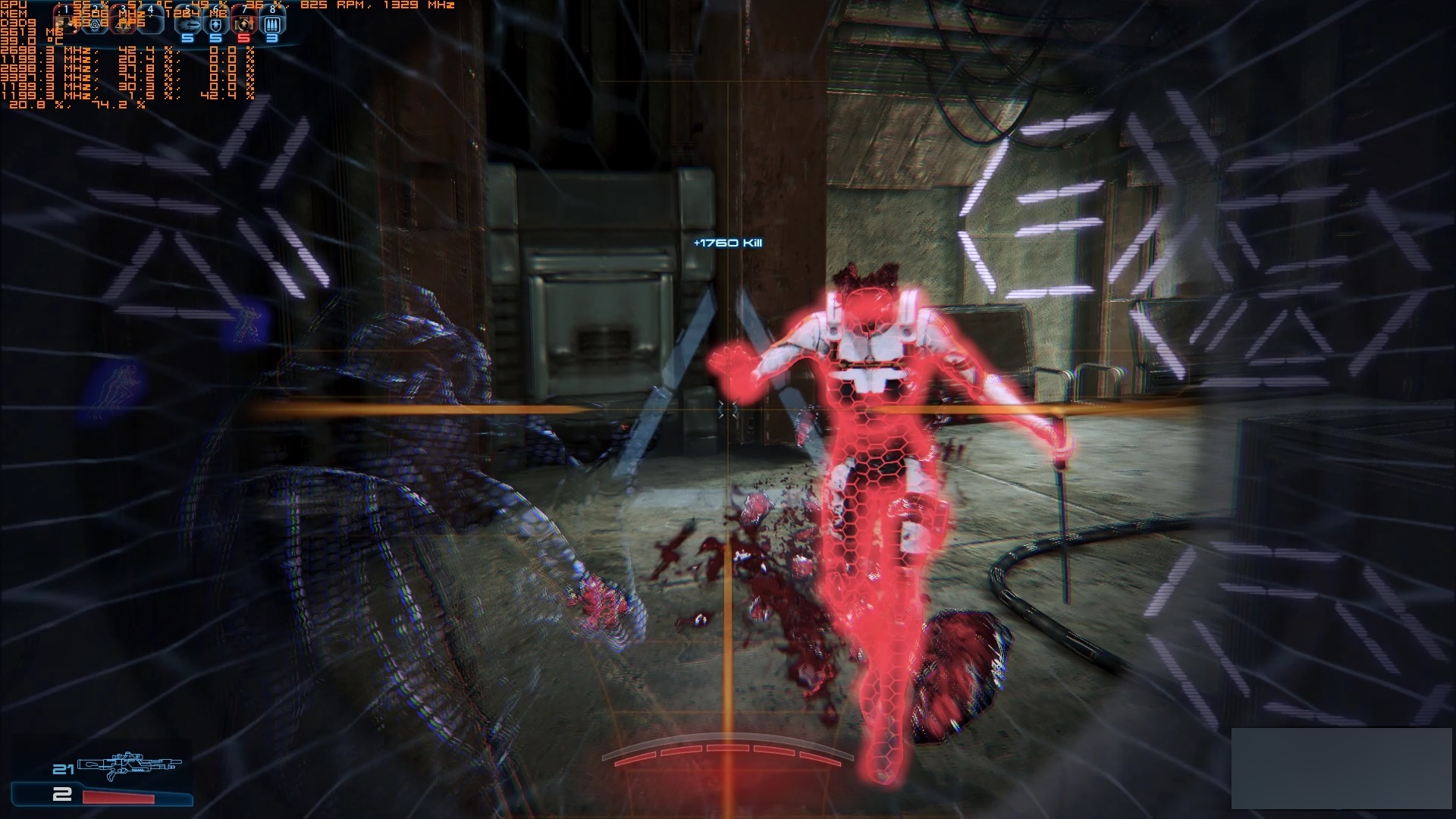Screen dimensions: 1456x819
Task: Click the ammo count label showing 21
Action: (63, 770)
